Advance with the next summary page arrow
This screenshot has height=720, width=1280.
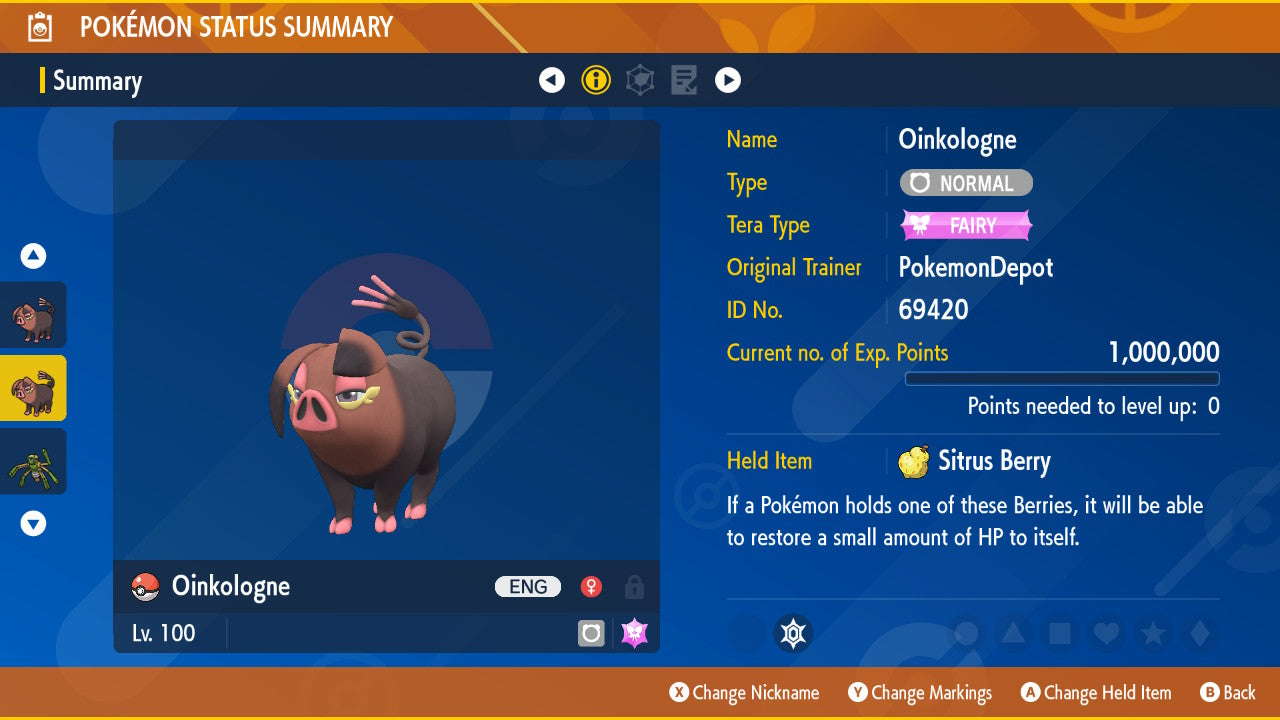(x=728, y=81)
